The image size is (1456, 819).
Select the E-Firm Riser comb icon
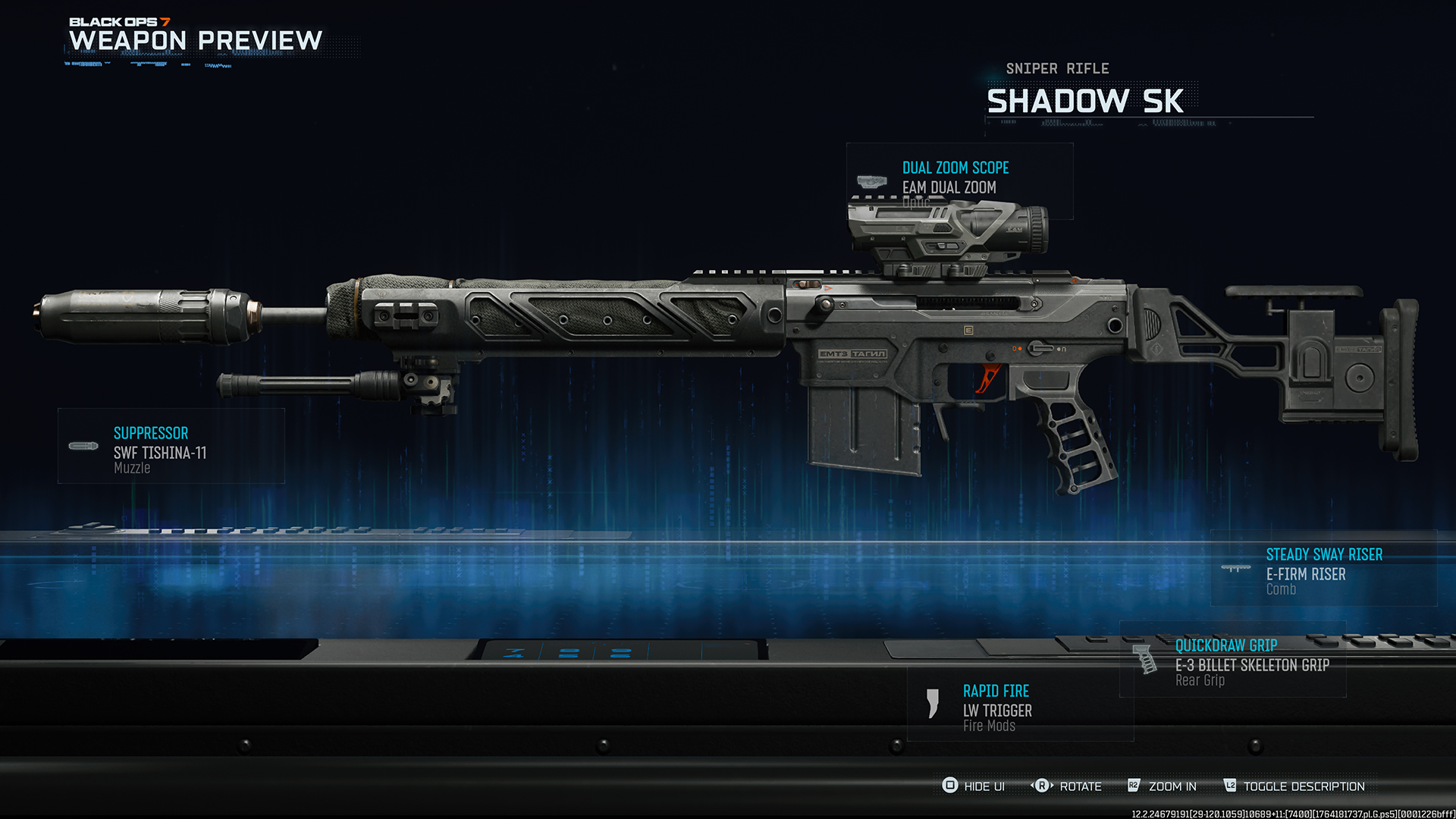coord(1237,566)
